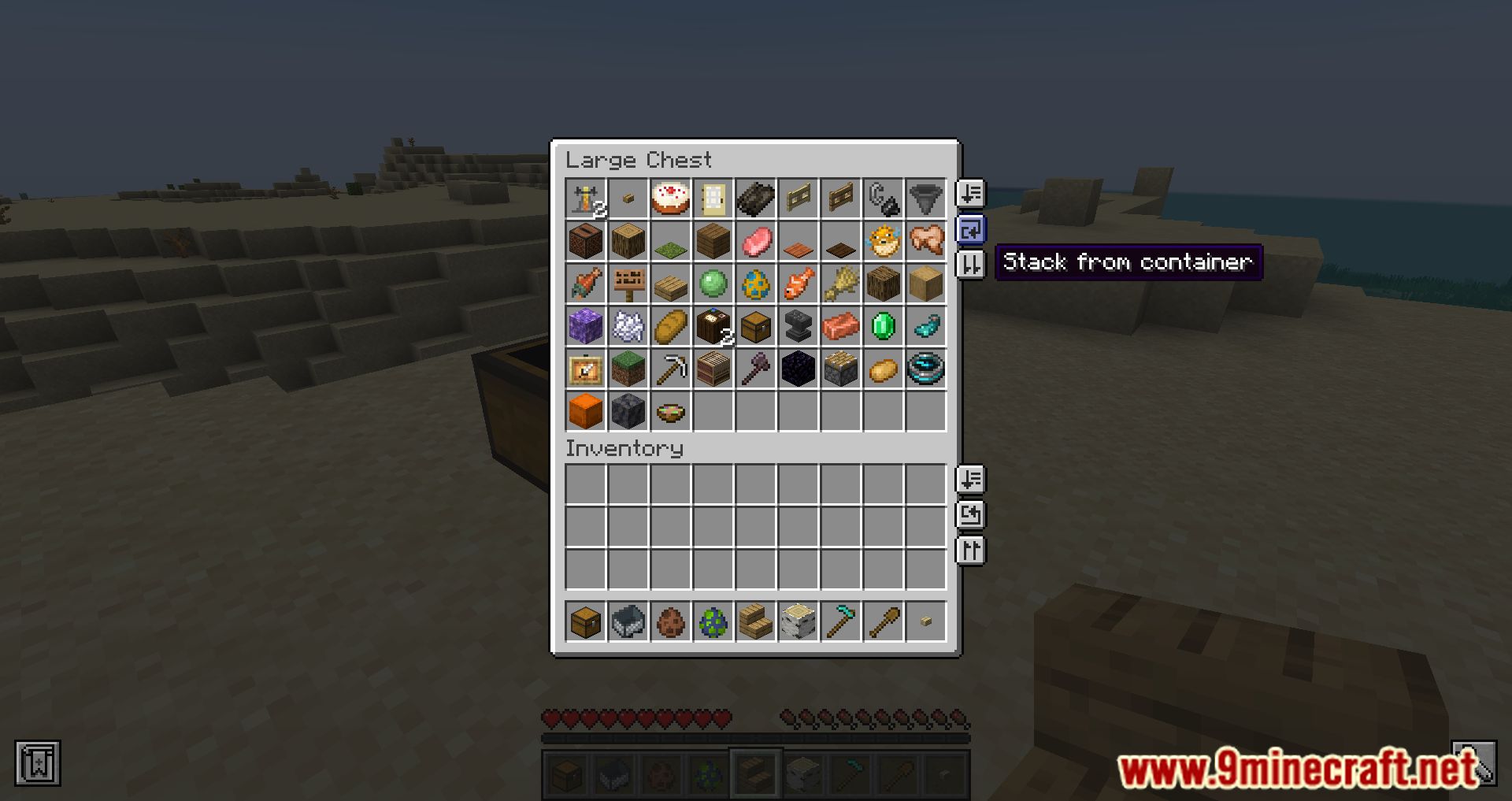Screen dimensions: 1512x801
Task: Open the recipe book icon at bottom left
Action: 37,762
